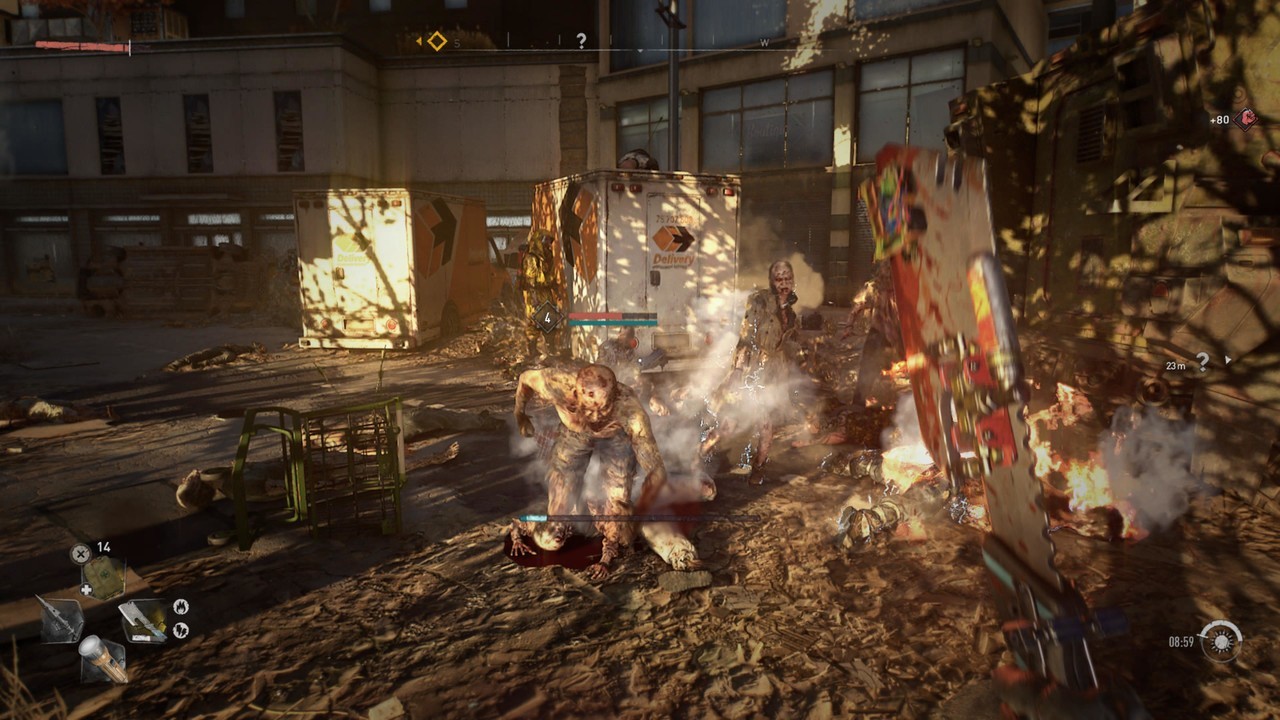Click the left arrow beside the quest marker
Screen dimensions: 1280x720
click(x=420, y=40)
